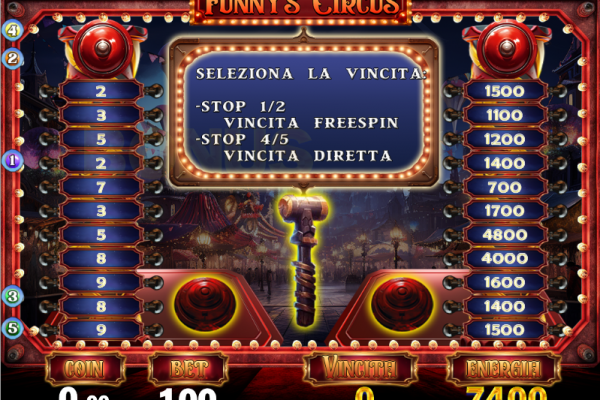Pick the 1700 prize row
The width and height of the screenshot is (600, 400).
tap(503, 211)
